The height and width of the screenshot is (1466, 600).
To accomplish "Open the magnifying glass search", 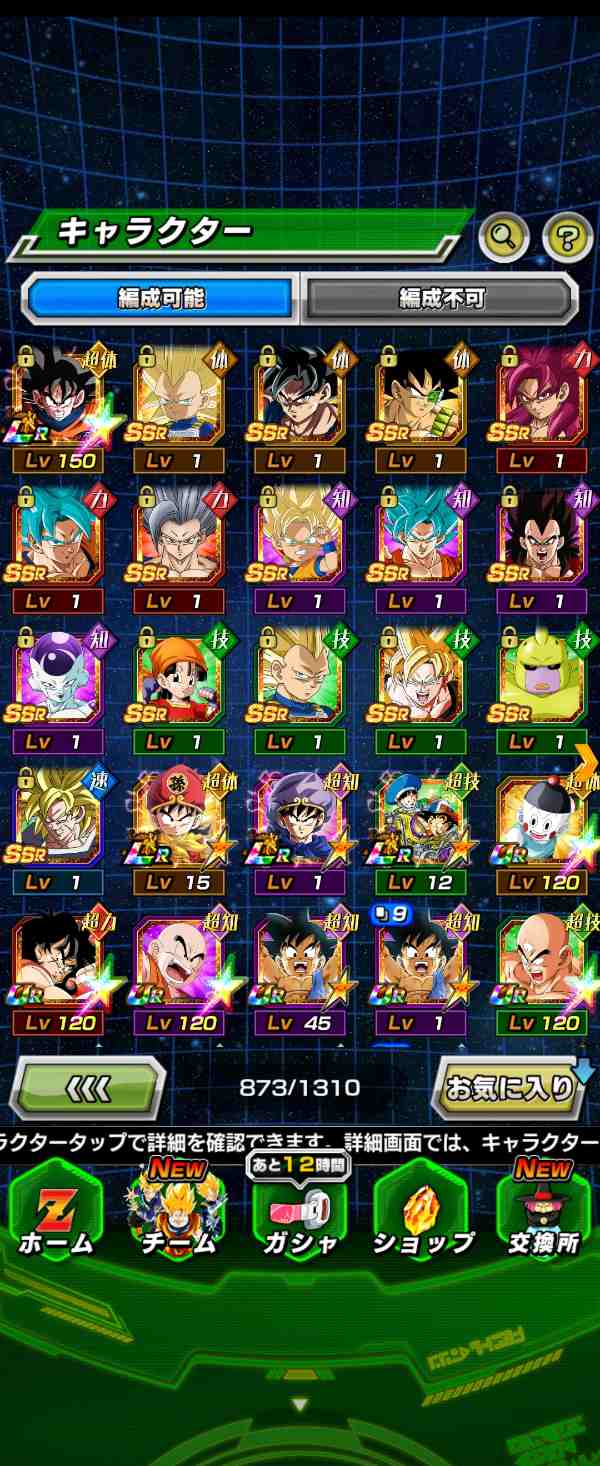I will [x=504, y=237].
